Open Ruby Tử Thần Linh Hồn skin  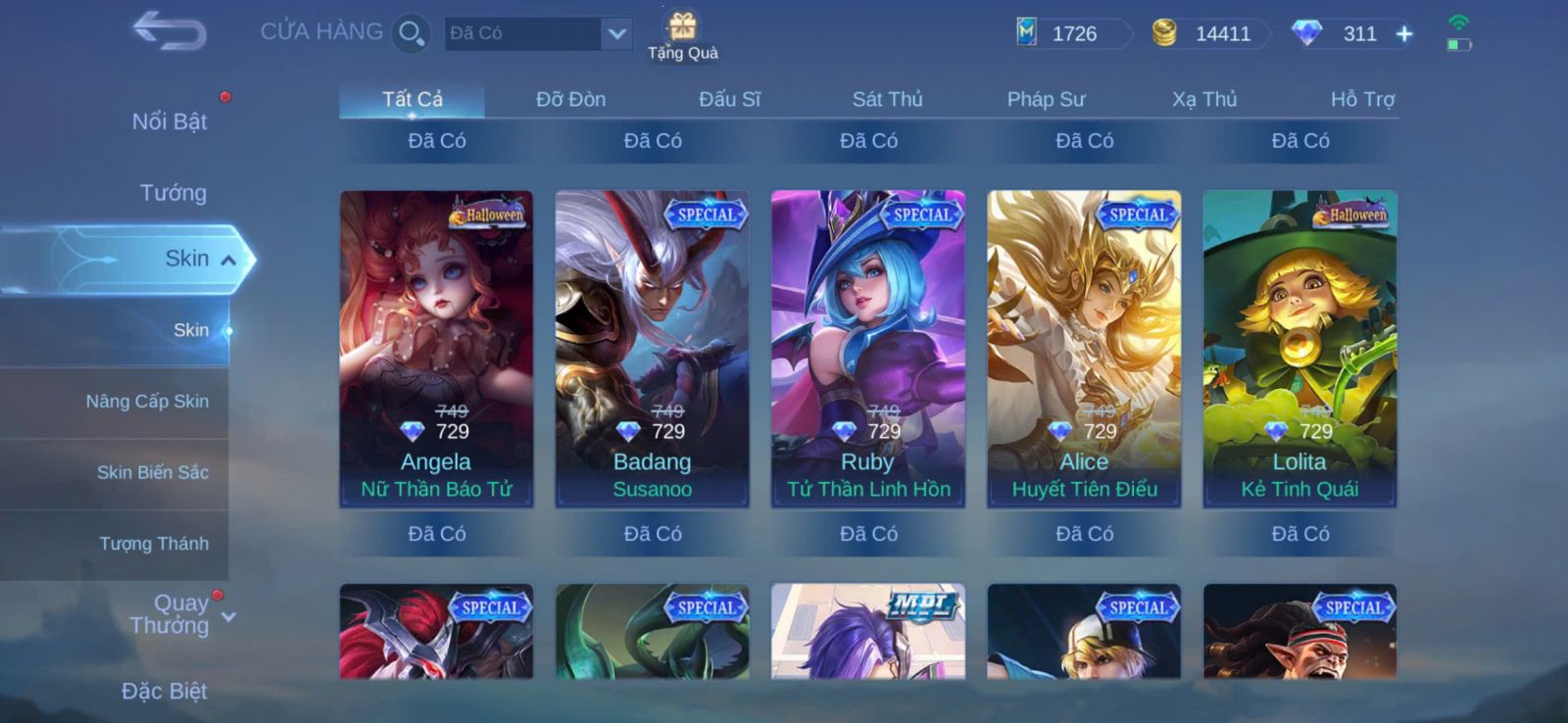click(x=867, y=348)
